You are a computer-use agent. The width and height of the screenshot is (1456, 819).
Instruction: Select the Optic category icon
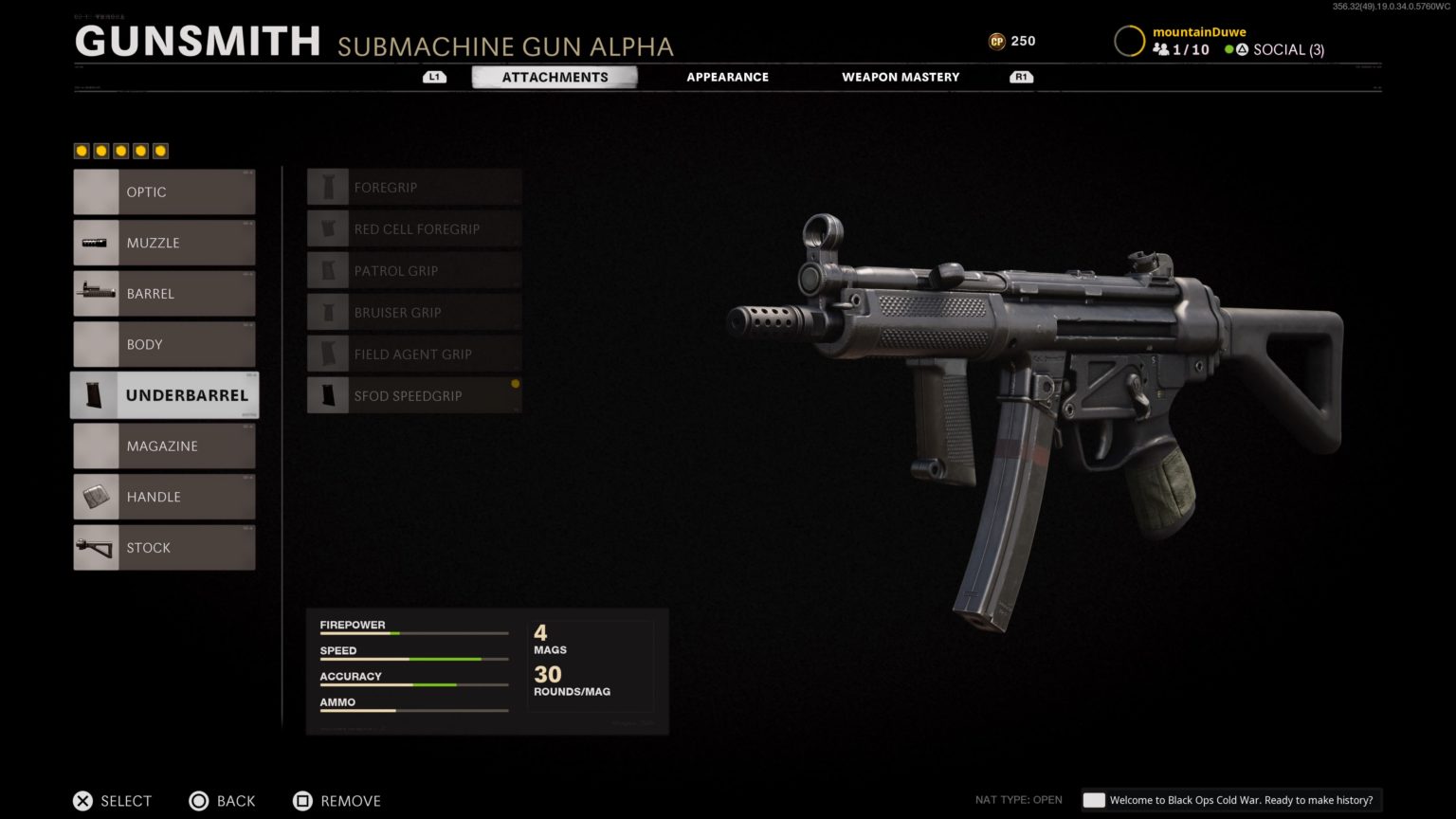pos(95,191)
